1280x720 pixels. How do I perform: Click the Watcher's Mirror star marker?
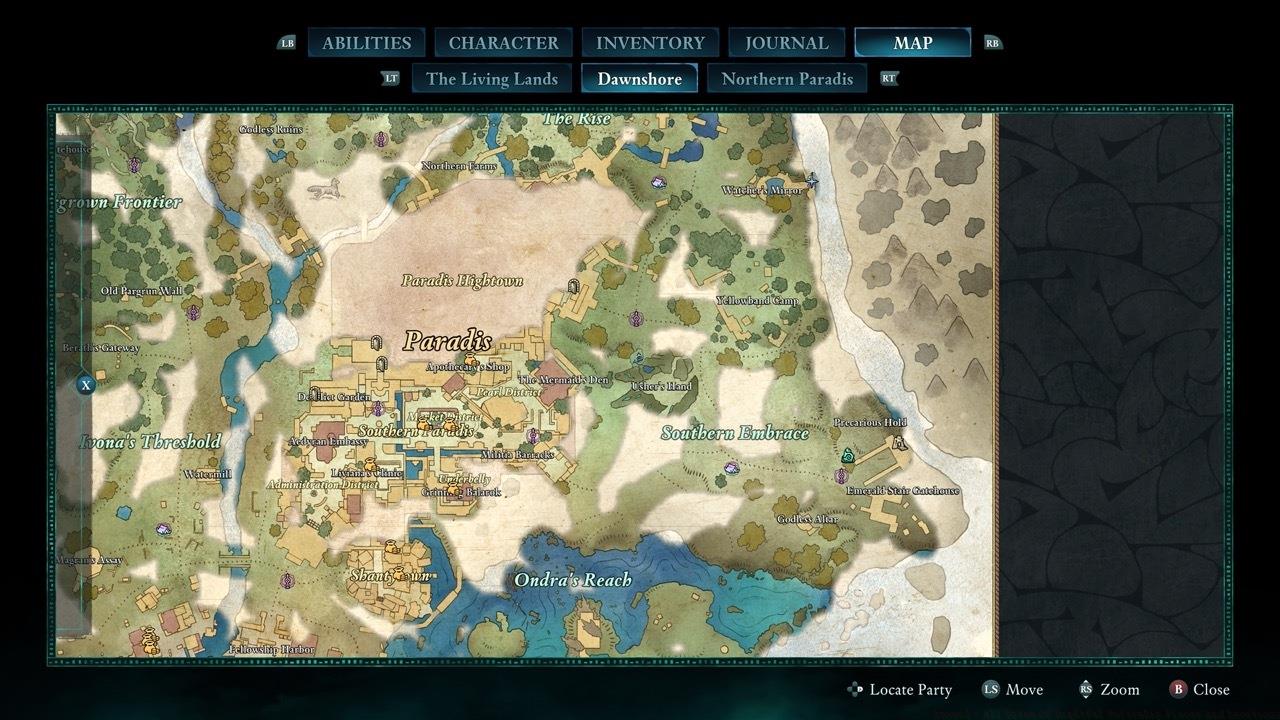(812, 181)
